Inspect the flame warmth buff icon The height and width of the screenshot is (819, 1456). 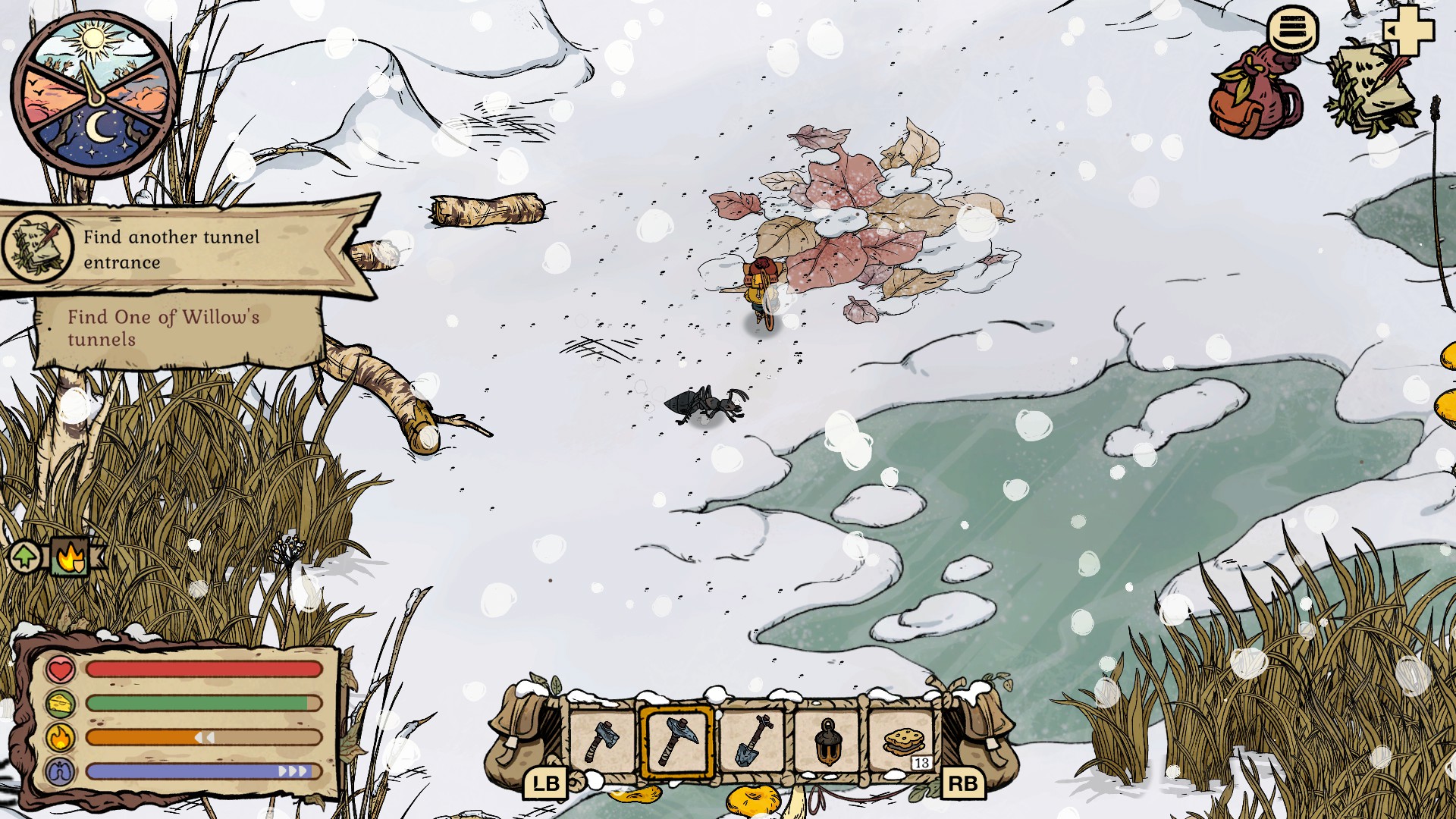point(71,557)
